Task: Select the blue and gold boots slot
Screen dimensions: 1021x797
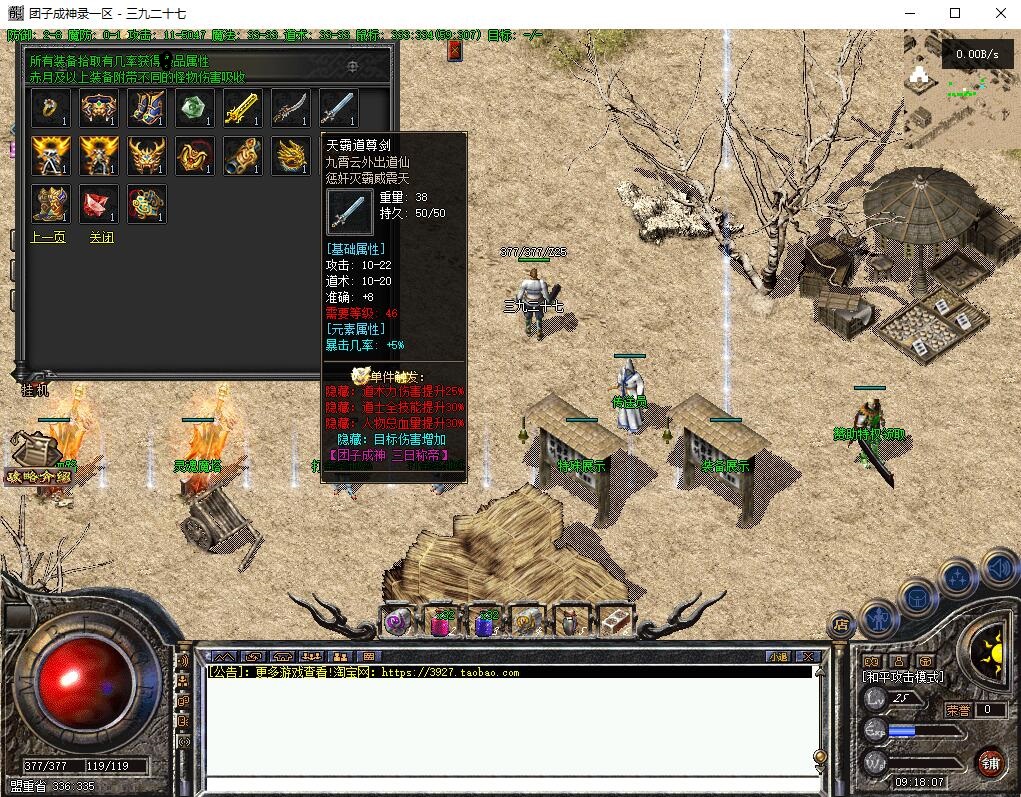Action: [147, 108]
